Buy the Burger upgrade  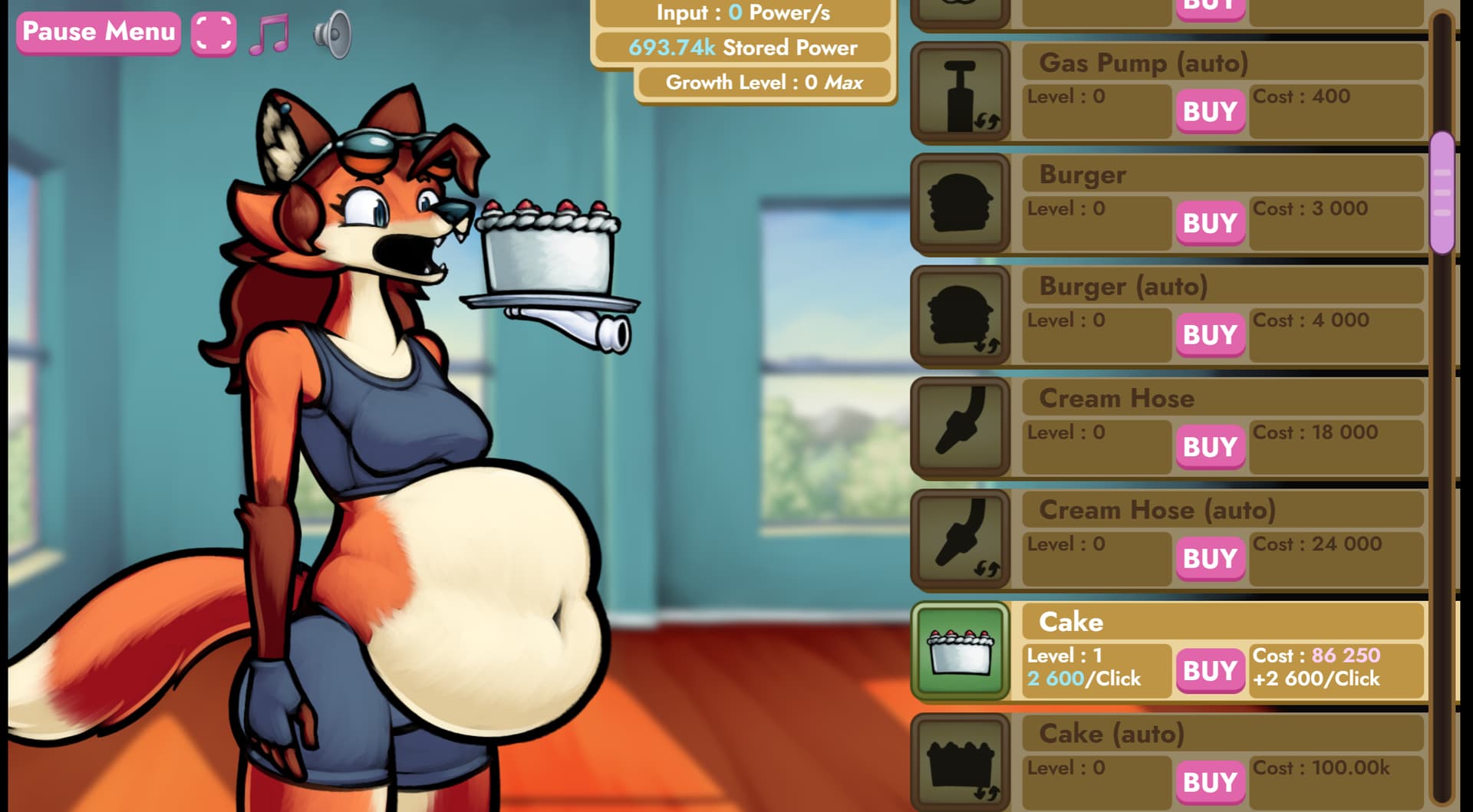[1210, 224]
